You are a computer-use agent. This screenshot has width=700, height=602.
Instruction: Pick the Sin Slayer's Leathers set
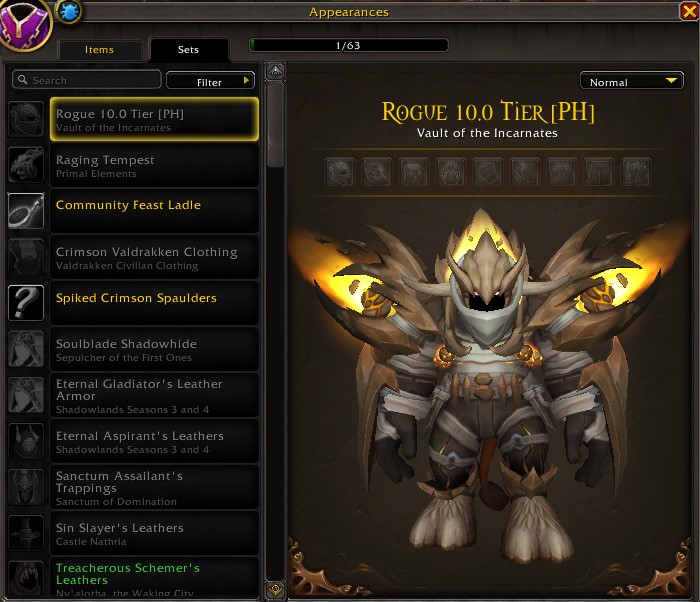tap(154, 533)
